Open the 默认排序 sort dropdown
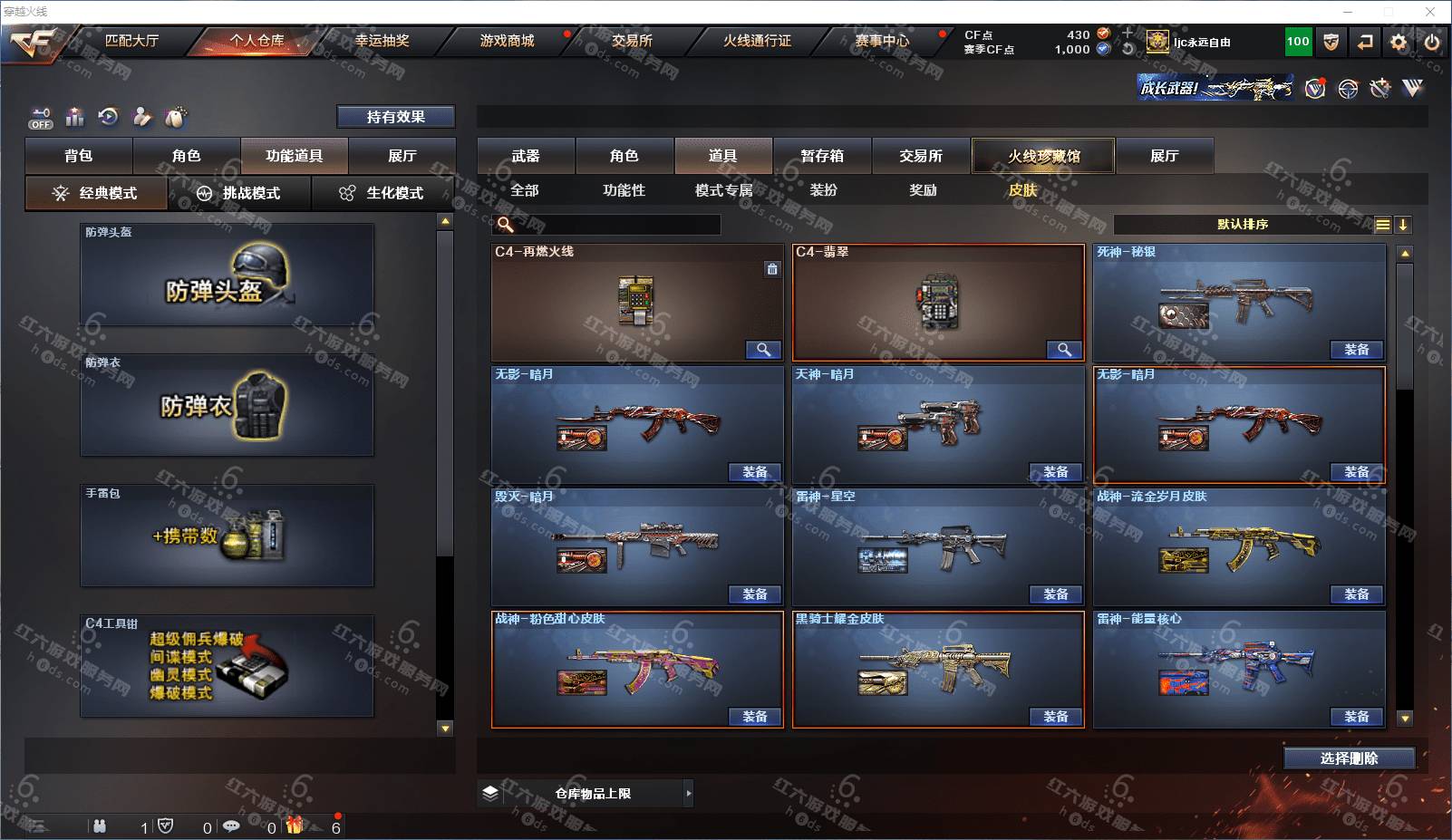Screen dimensions: 1452x840 [1243, 225]
